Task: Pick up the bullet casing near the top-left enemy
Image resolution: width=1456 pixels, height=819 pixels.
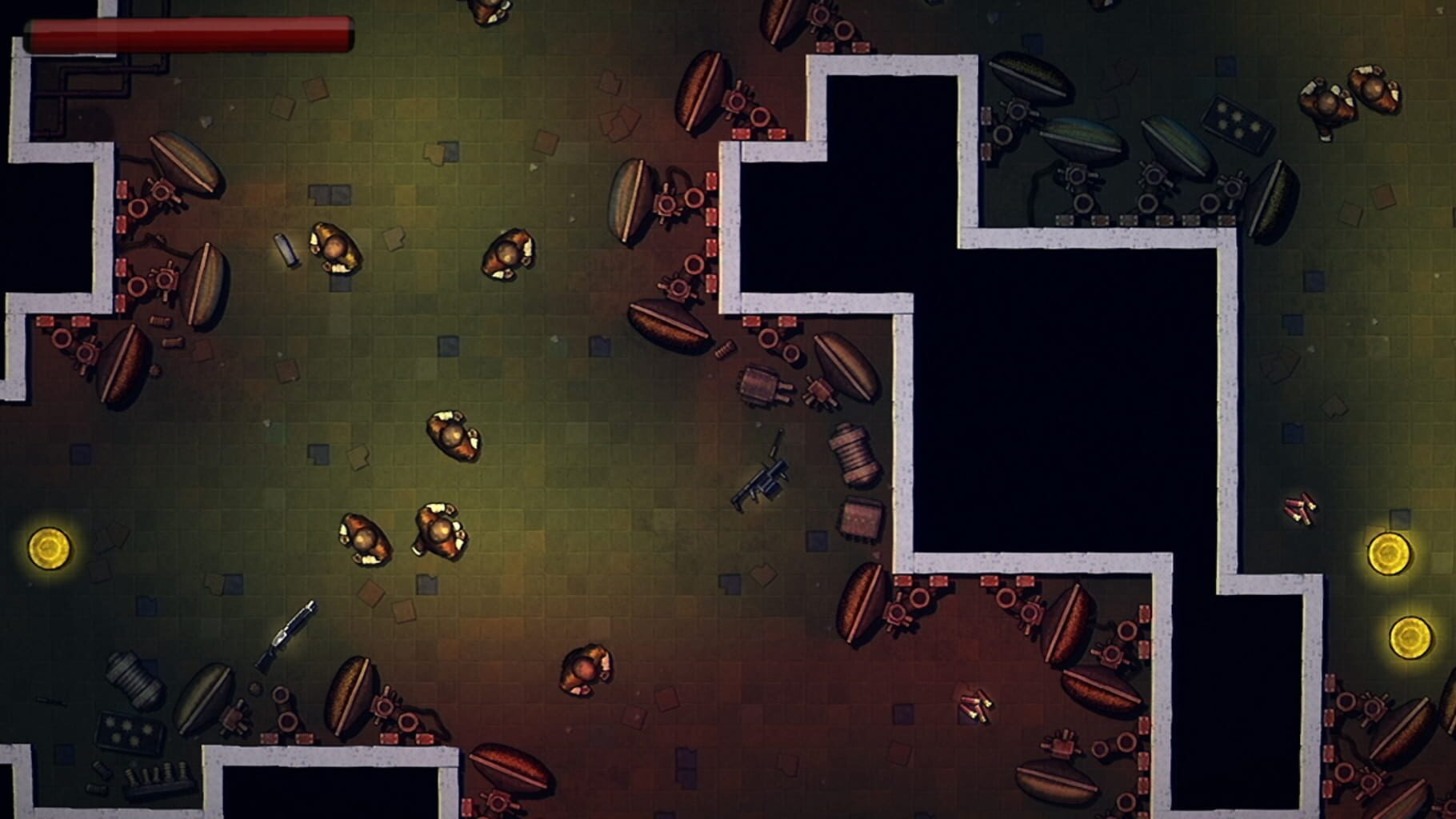Action: pyautogui.click(x=286, y=250)
